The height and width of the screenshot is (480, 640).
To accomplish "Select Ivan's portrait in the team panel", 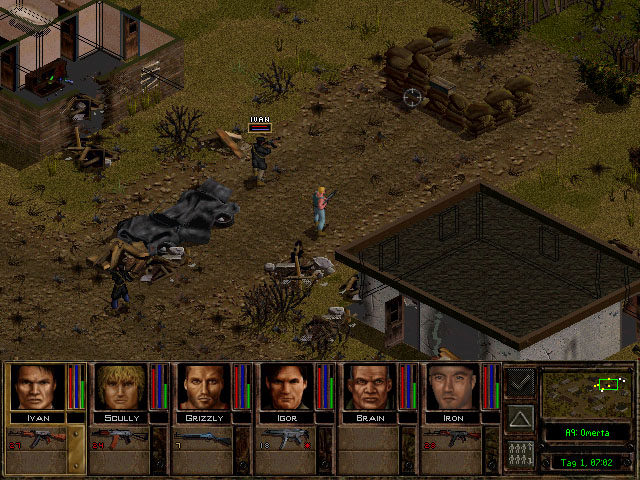I will 36,387.
